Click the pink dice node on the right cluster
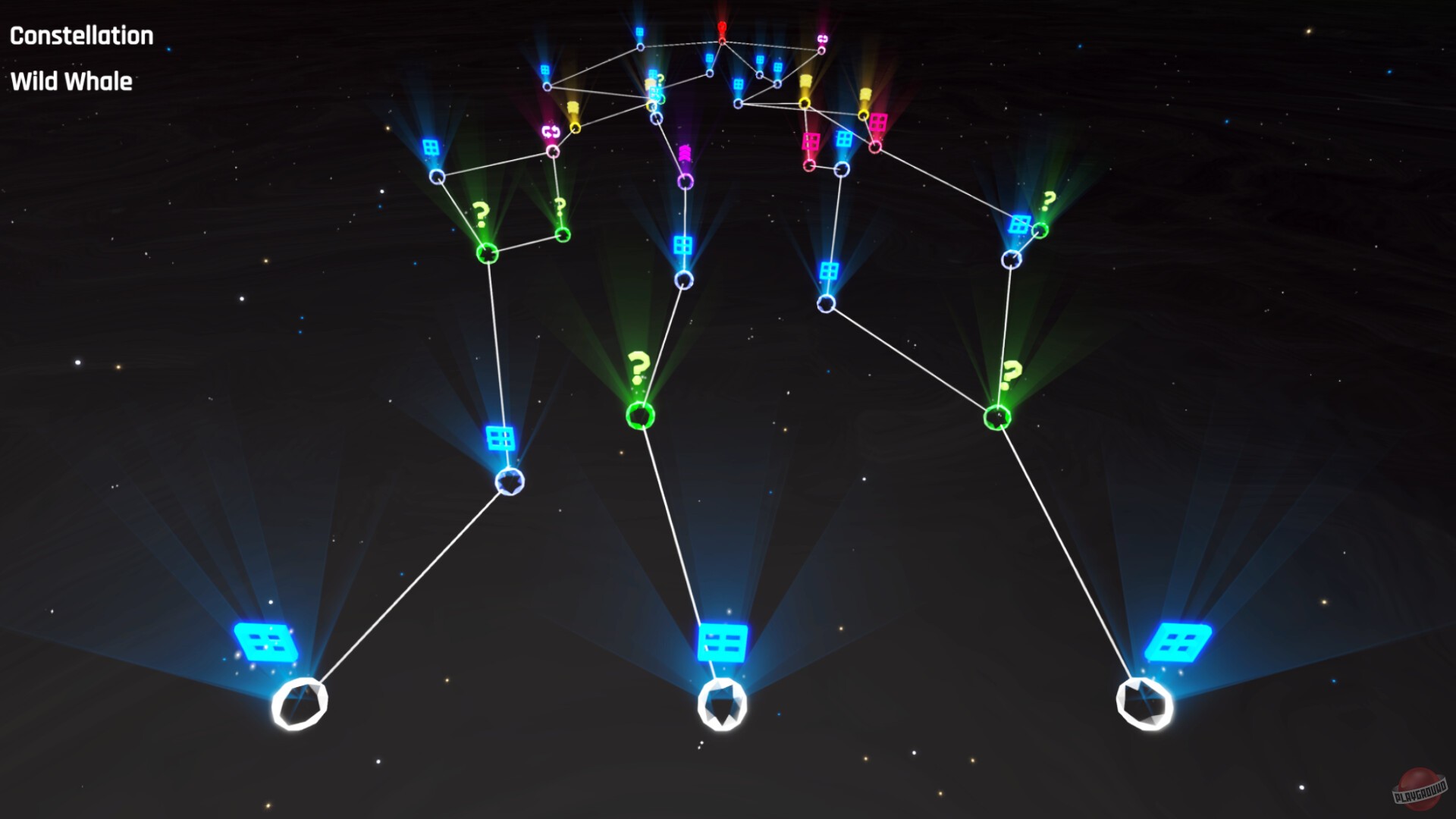The image size is (1456, 819). coord(878,121)
